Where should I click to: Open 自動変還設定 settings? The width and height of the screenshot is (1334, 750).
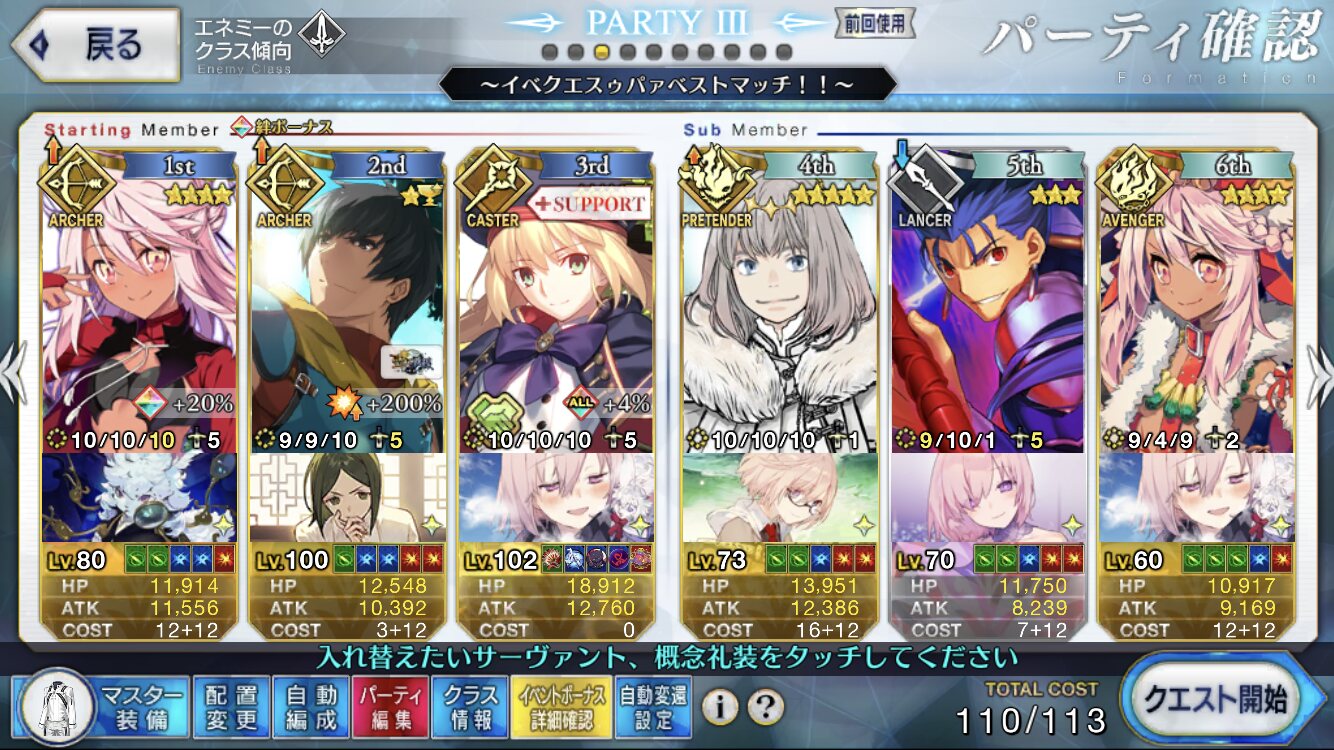(x=651, y=706)
